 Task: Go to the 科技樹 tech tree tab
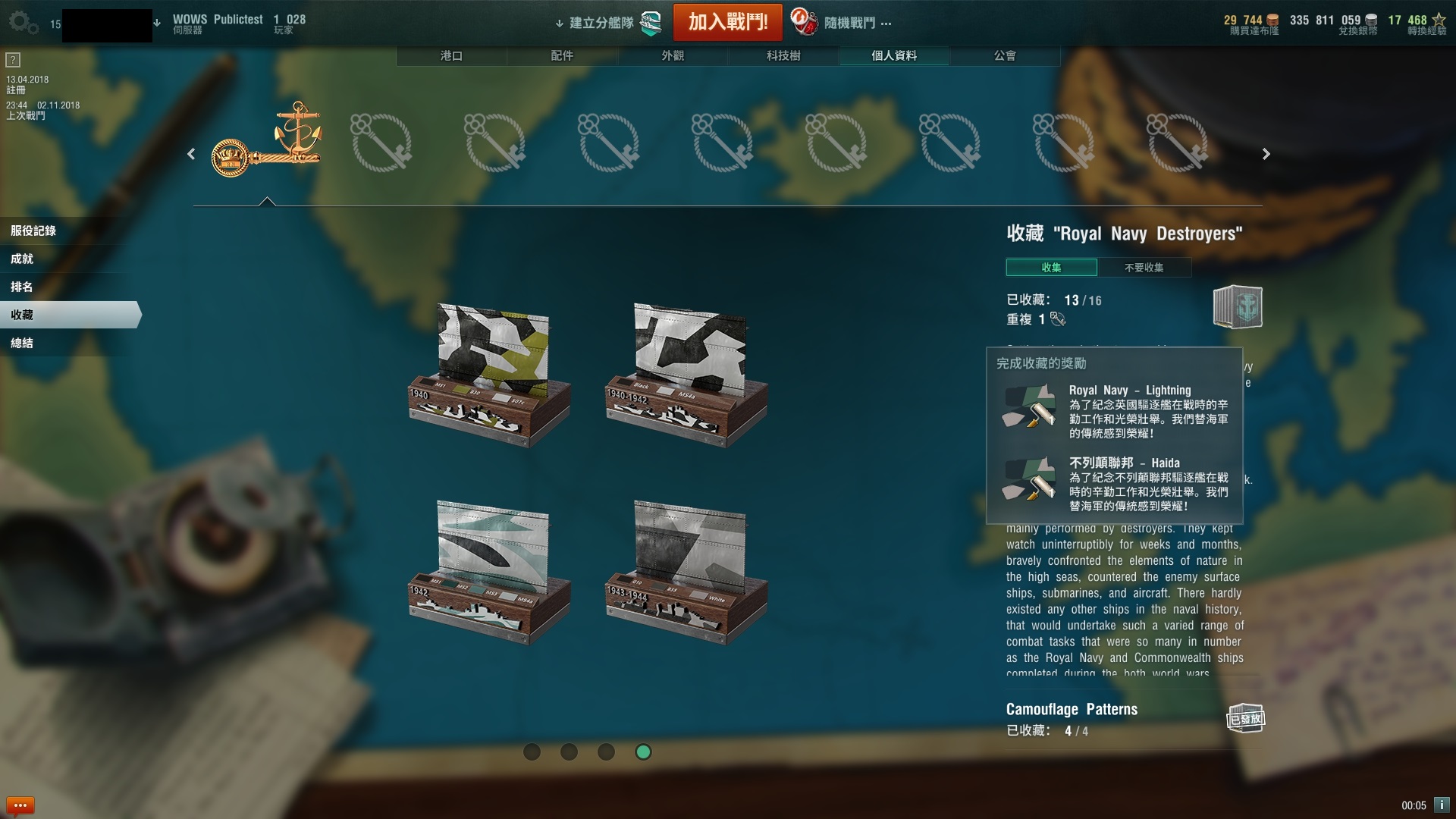click(x=783, y=55)
